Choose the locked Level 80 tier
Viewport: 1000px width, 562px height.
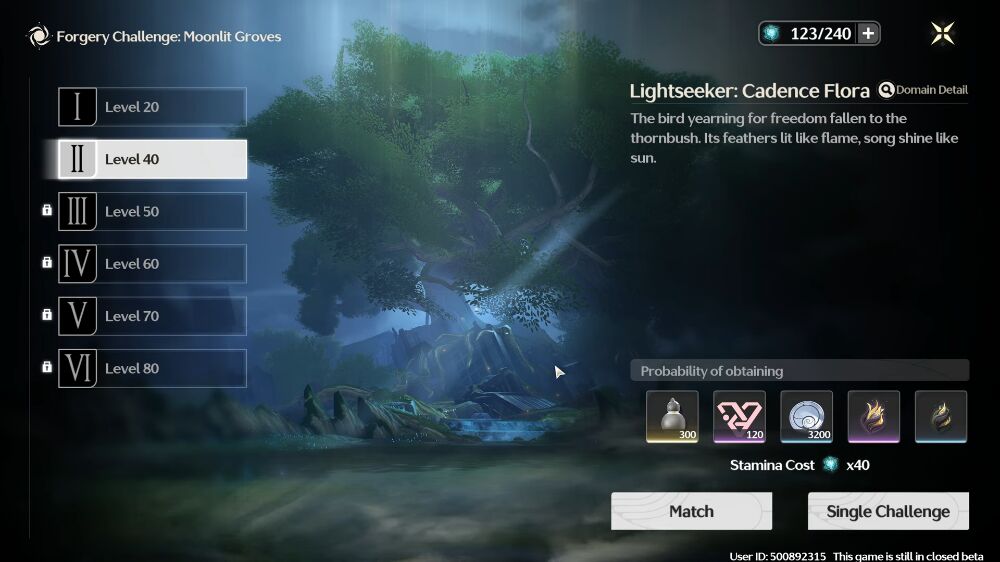pos(152,368)
